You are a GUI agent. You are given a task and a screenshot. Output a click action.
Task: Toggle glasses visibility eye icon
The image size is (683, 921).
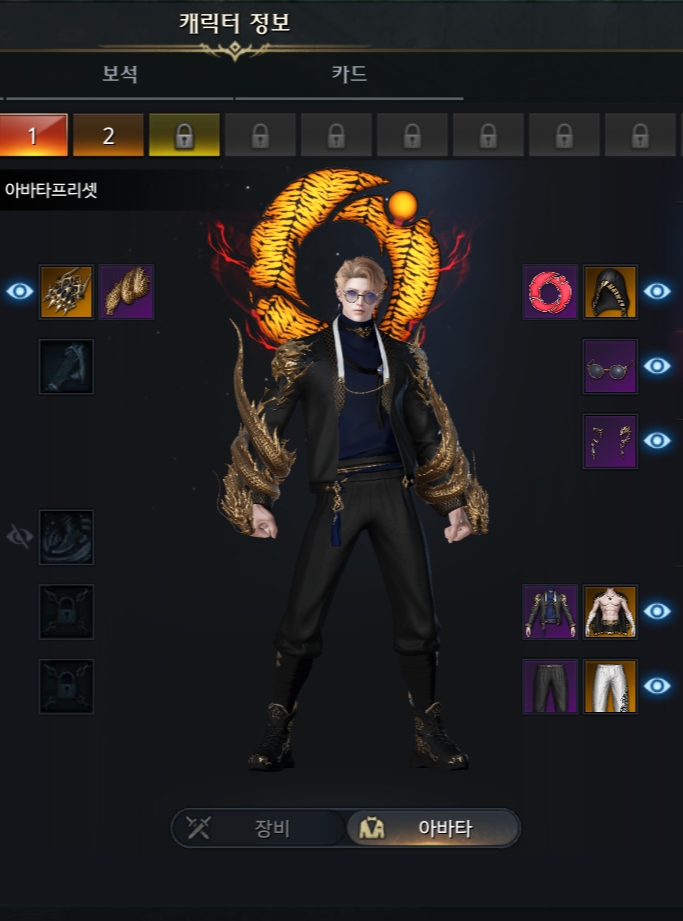point(657,366)
